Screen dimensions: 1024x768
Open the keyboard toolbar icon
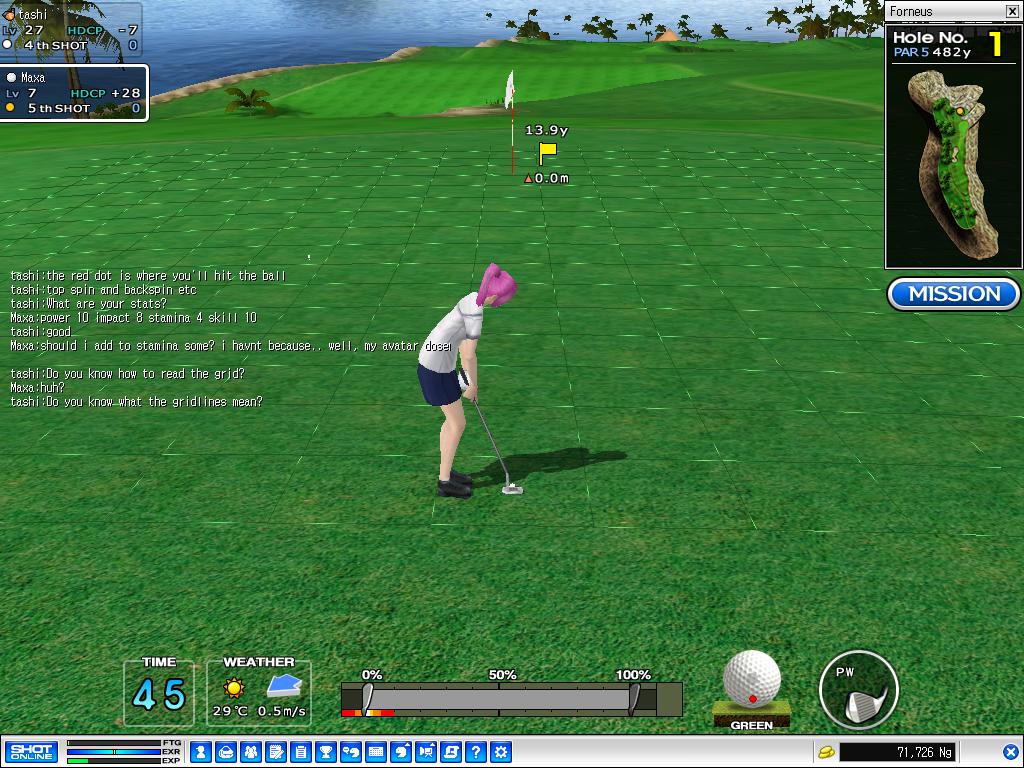pyautogui.click(x=376, y=752)
